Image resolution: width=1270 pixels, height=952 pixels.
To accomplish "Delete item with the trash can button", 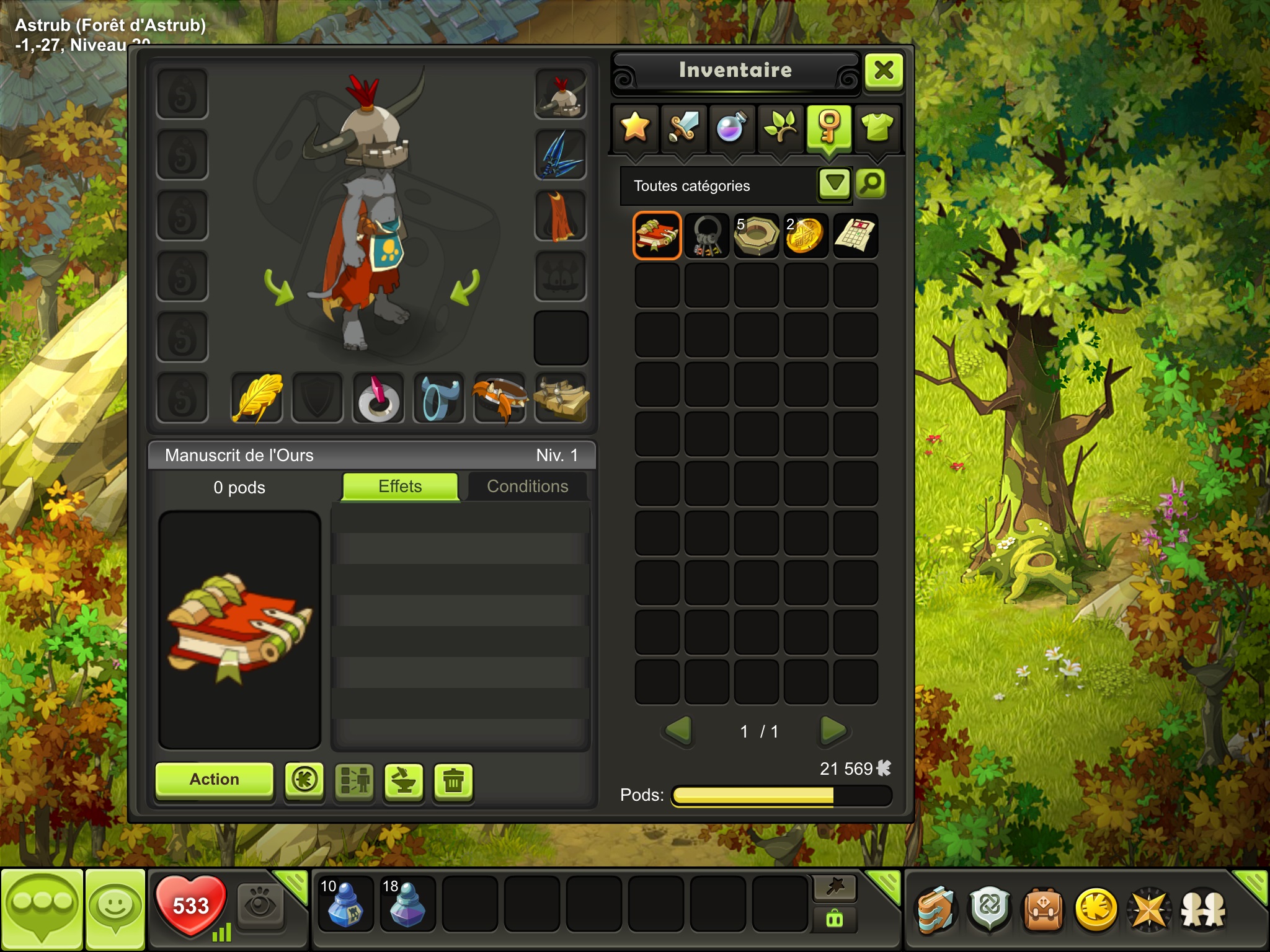I will pos(453,781).
